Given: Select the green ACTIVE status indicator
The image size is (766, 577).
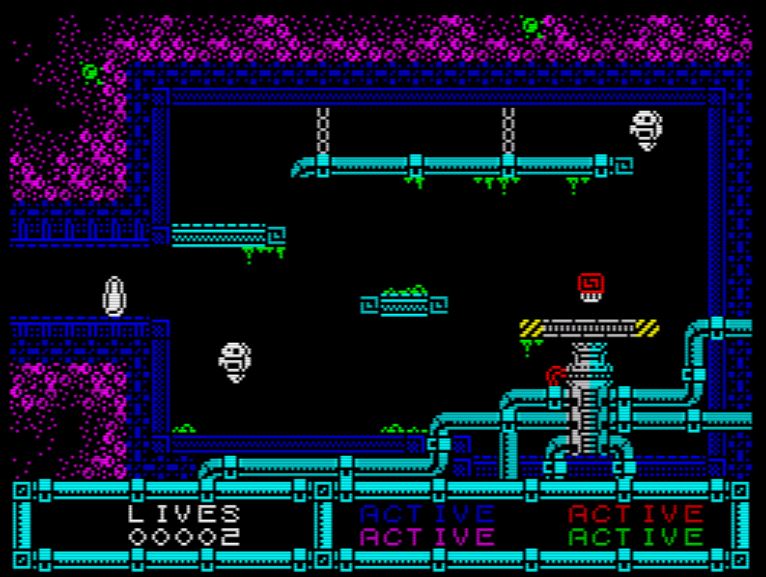Looking at the screenshot, I should coord(636,537).
